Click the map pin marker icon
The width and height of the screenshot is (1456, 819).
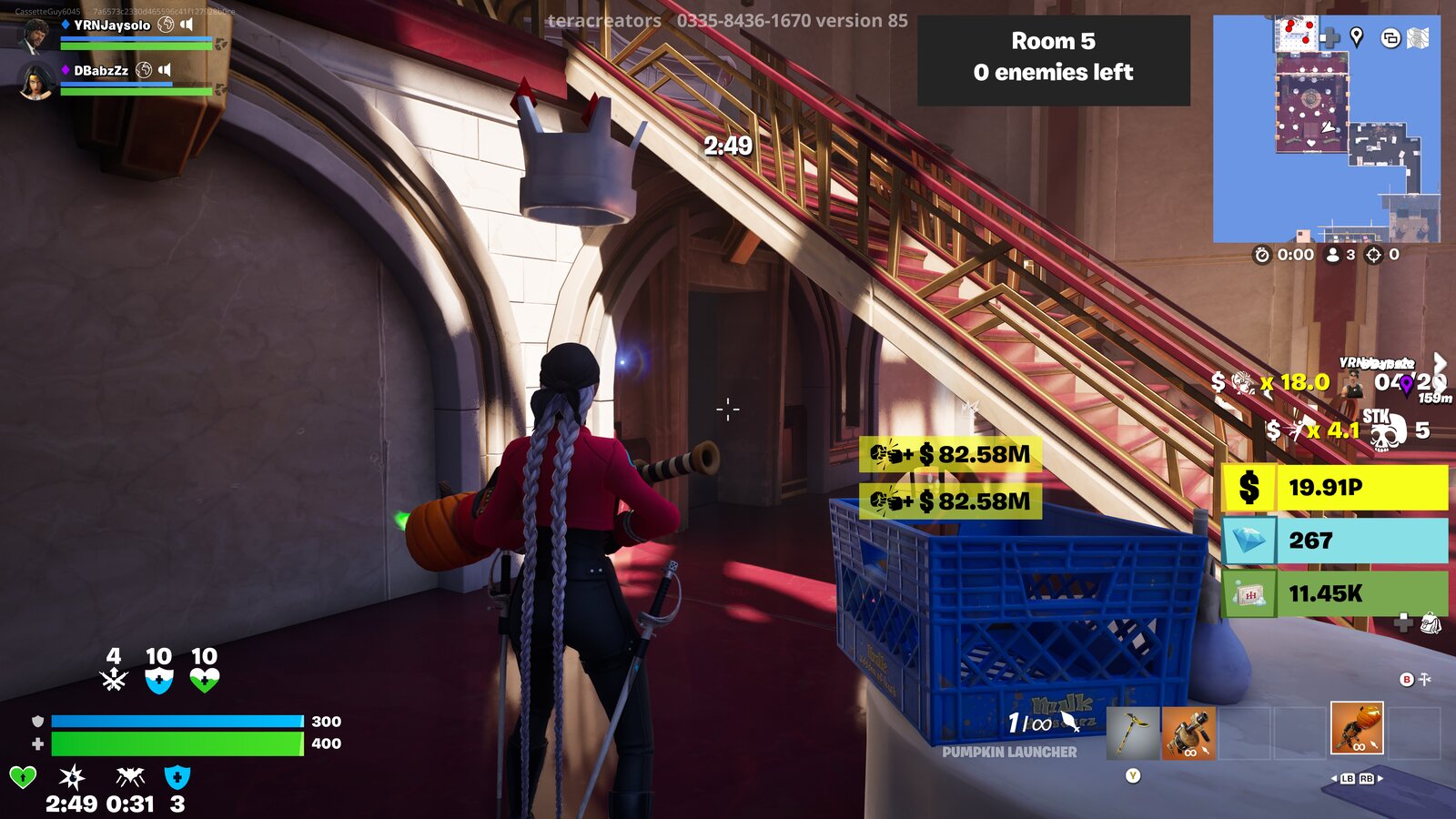point(1357,36)
